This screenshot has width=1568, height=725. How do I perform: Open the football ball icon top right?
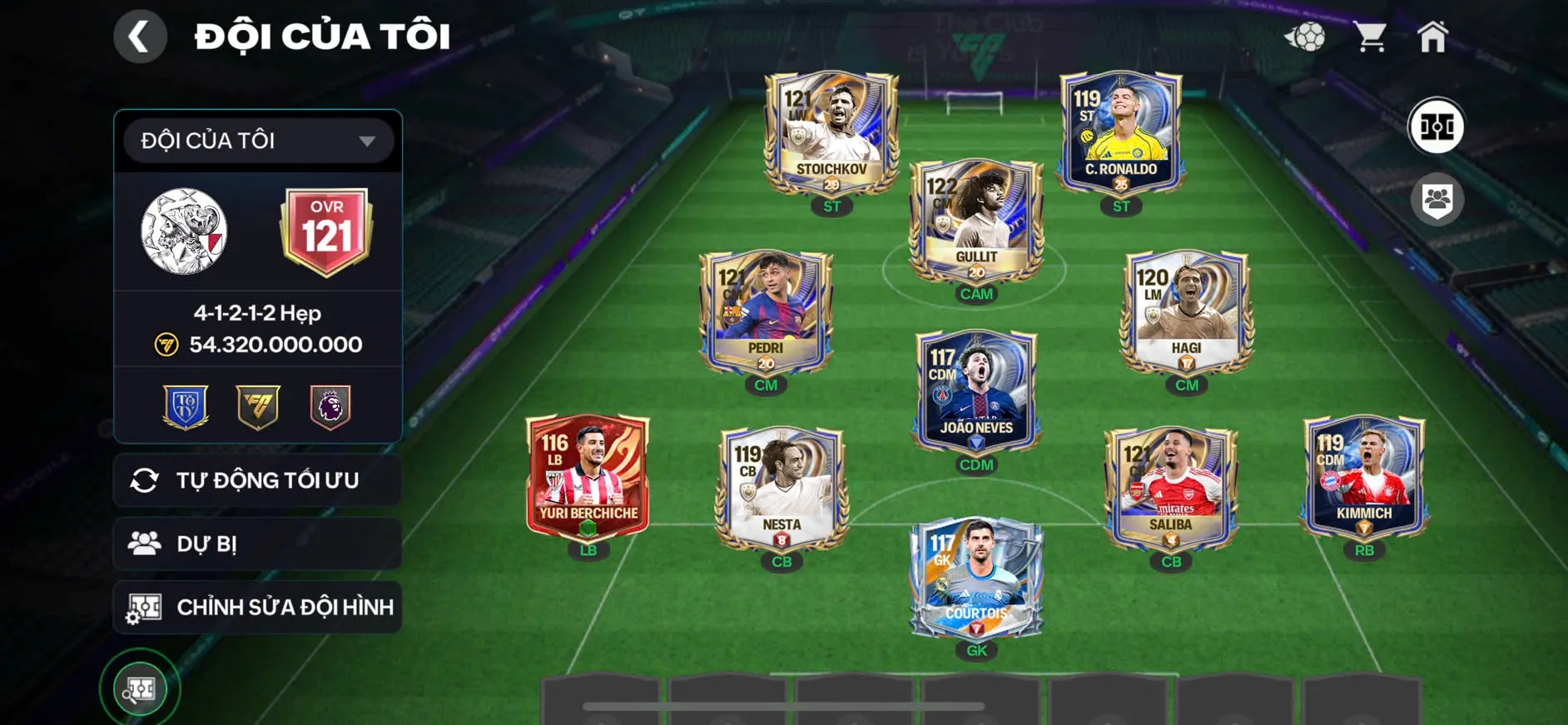pyautogui.click(x=1307, y=35)
